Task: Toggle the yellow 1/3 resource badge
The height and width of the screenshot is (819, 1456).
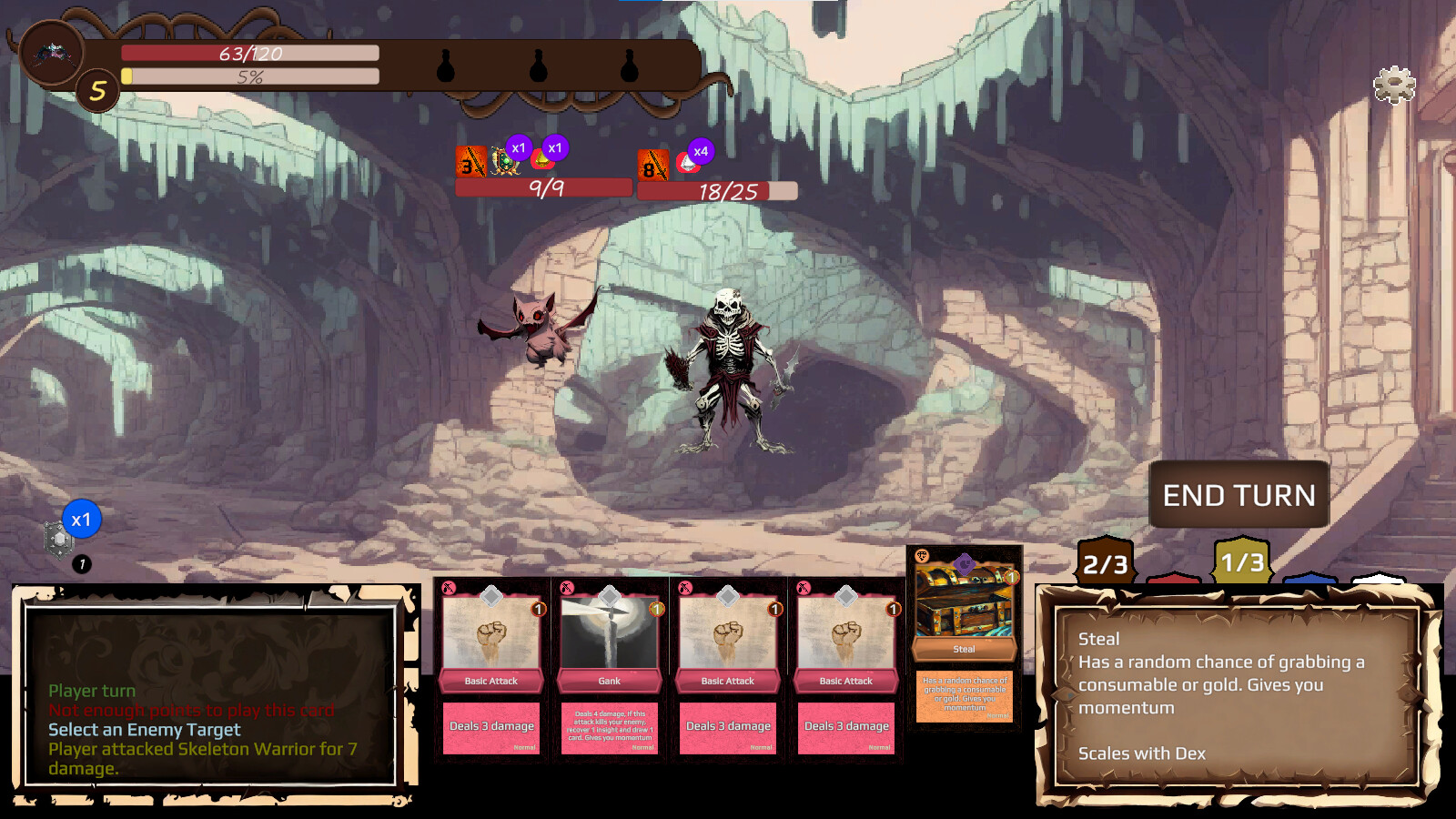Action: coord(1241,561)
